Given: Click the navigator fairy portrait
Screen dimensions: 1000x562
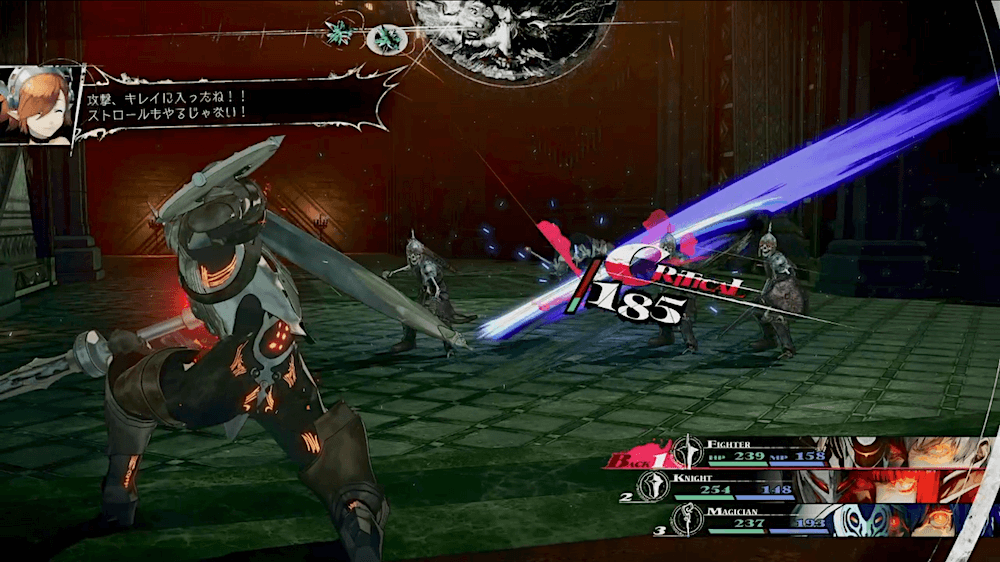Looking at the screenshot, I should coord(38,105).
